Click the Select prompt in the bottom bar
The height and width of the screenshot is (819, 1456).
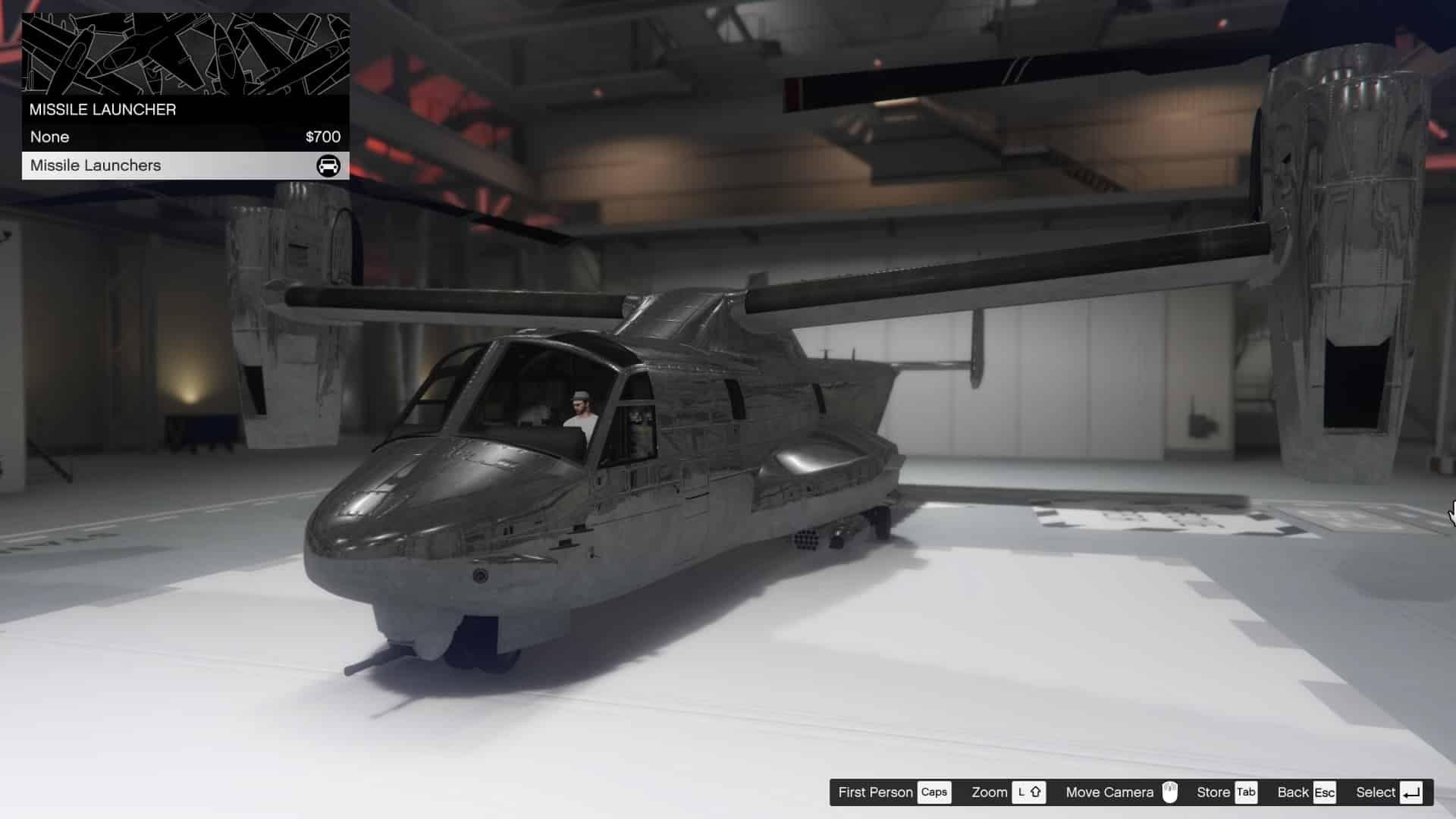pyautogui.click(x=1377, y=792)
